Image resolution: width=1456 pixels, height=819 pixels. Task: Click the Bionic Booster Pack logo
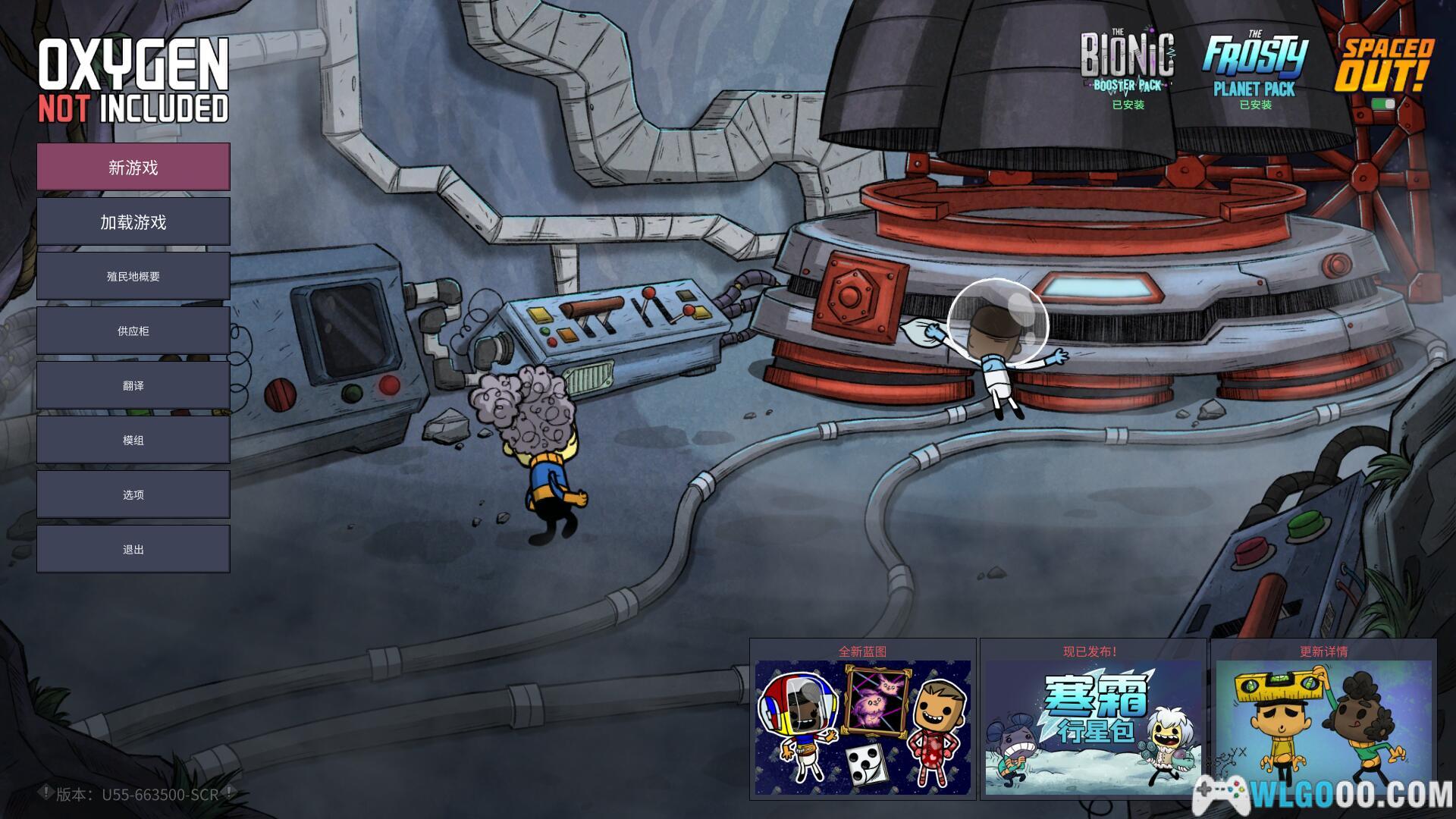pos(1128,62)
